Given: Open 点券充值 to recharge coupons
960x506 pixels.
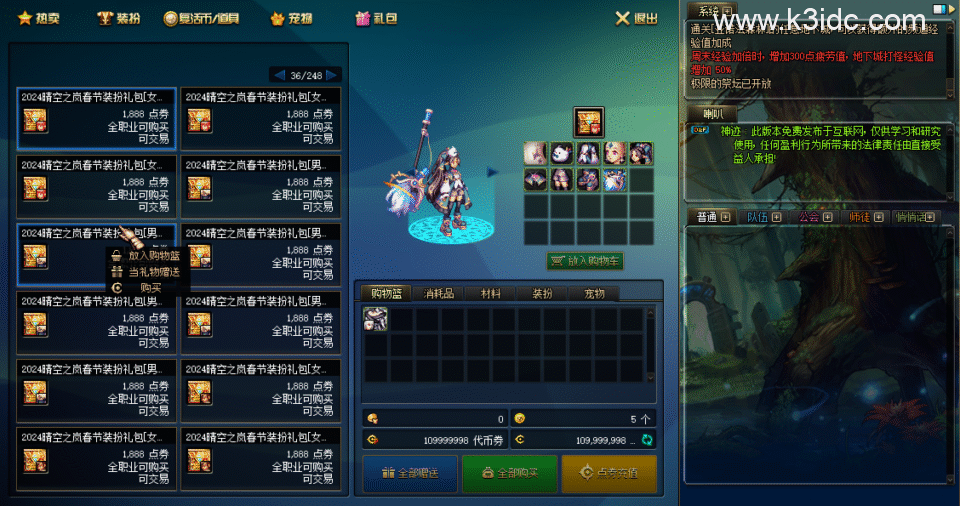Looking at the screenshot, I should (x=608, y=473).
